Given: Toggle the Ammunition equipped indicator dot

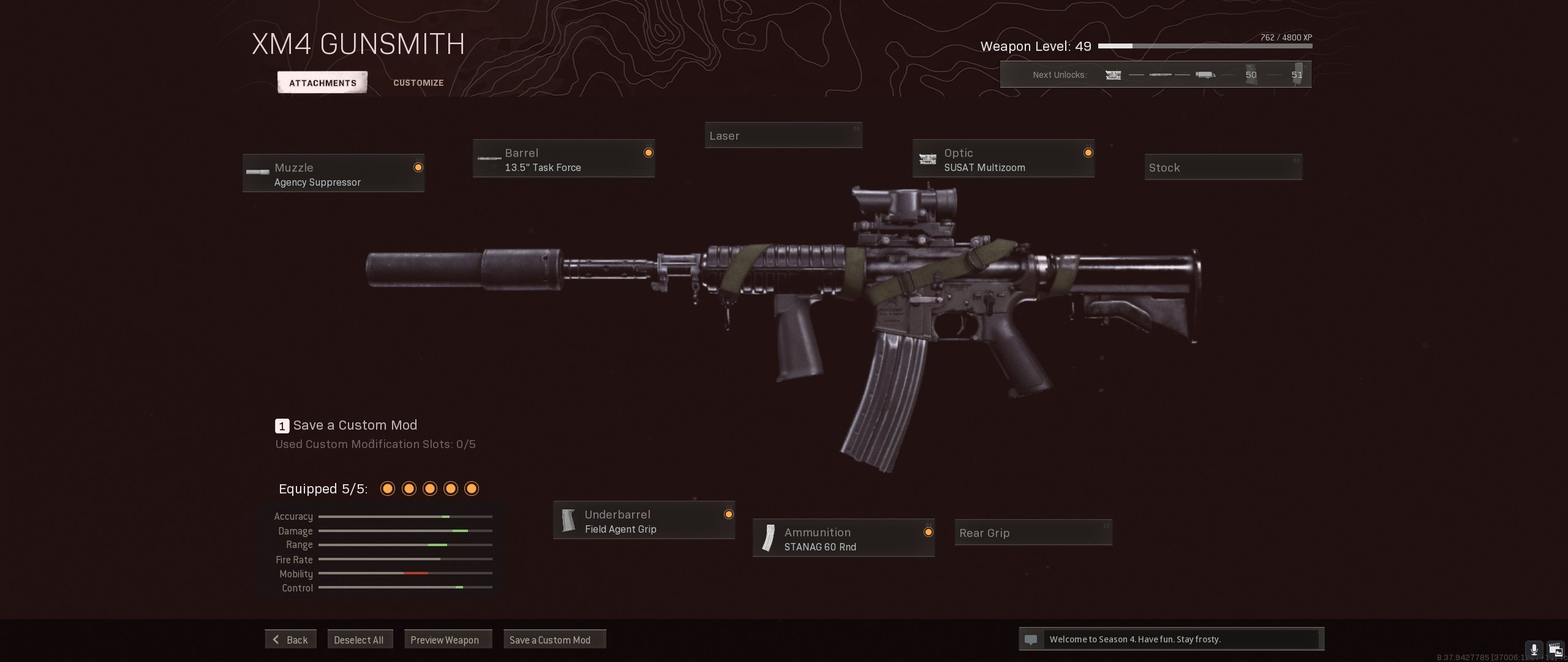Looking at the screenshot, I should (x=929, y=531).
